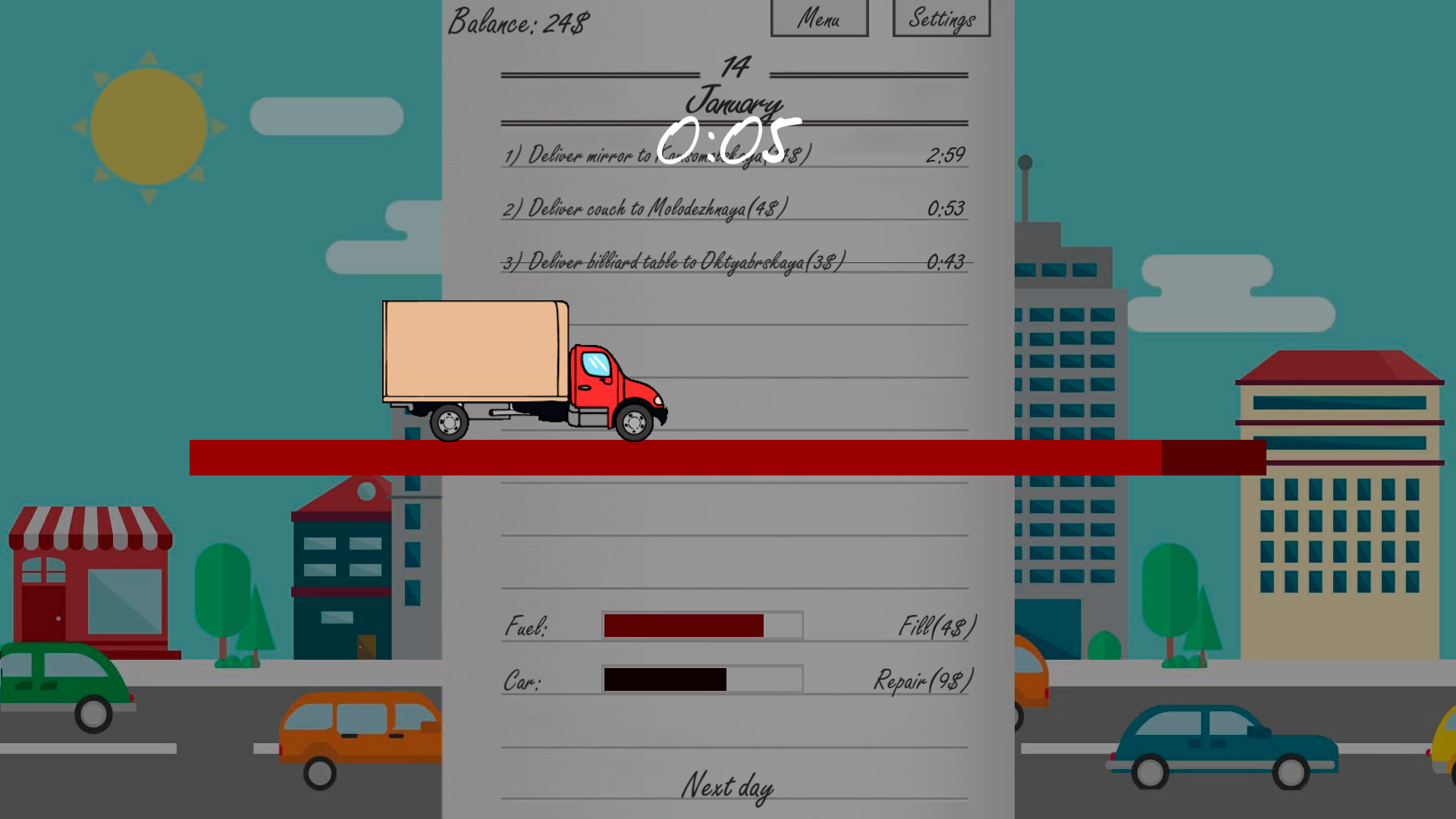This screenshot has height=819, width=1456.
Task: Click the red progress bar across the screen
Action: pyautogui.click(x=682, y=455)
